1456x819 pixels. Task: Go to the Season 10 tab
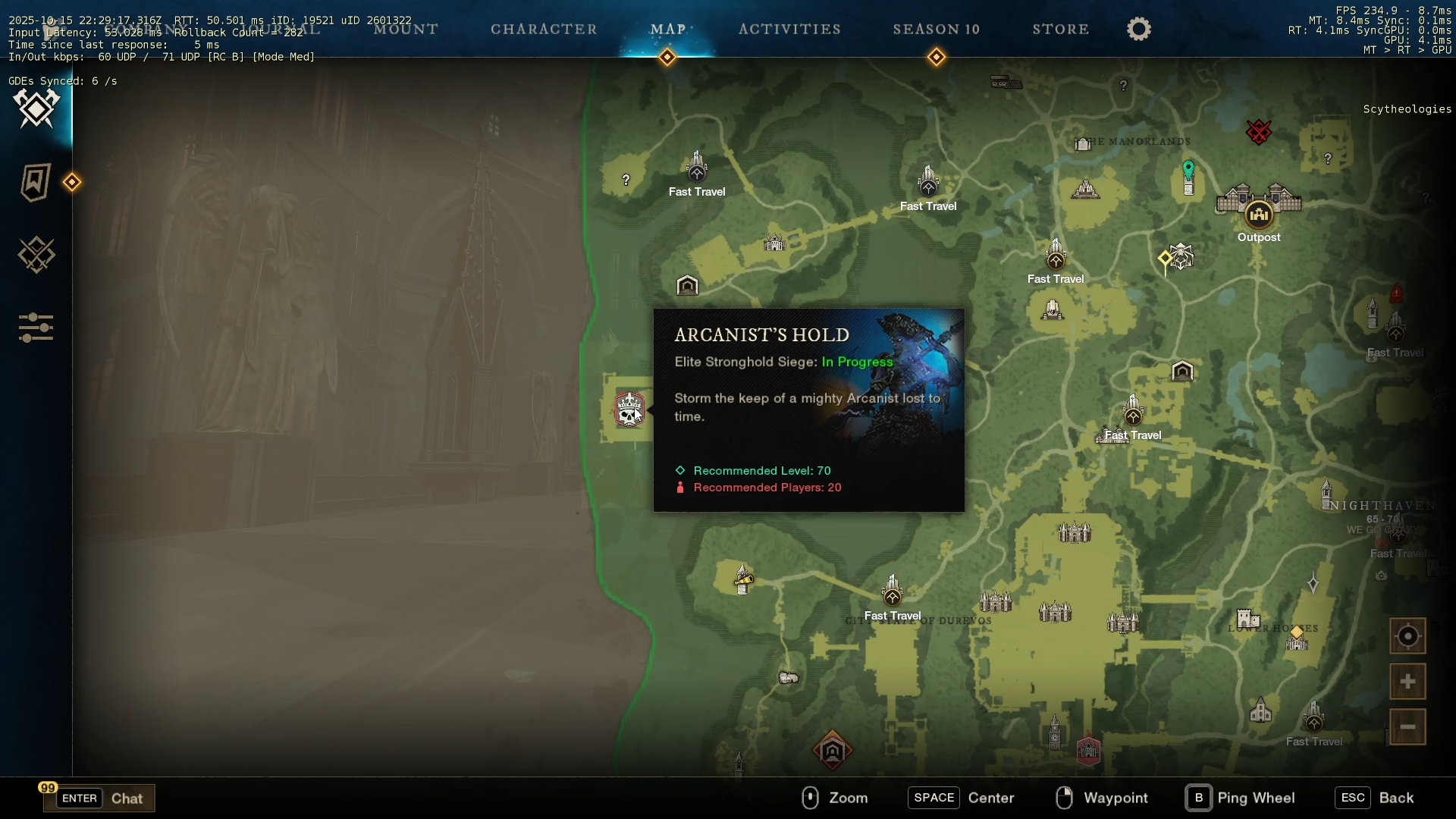pos(936,30)
